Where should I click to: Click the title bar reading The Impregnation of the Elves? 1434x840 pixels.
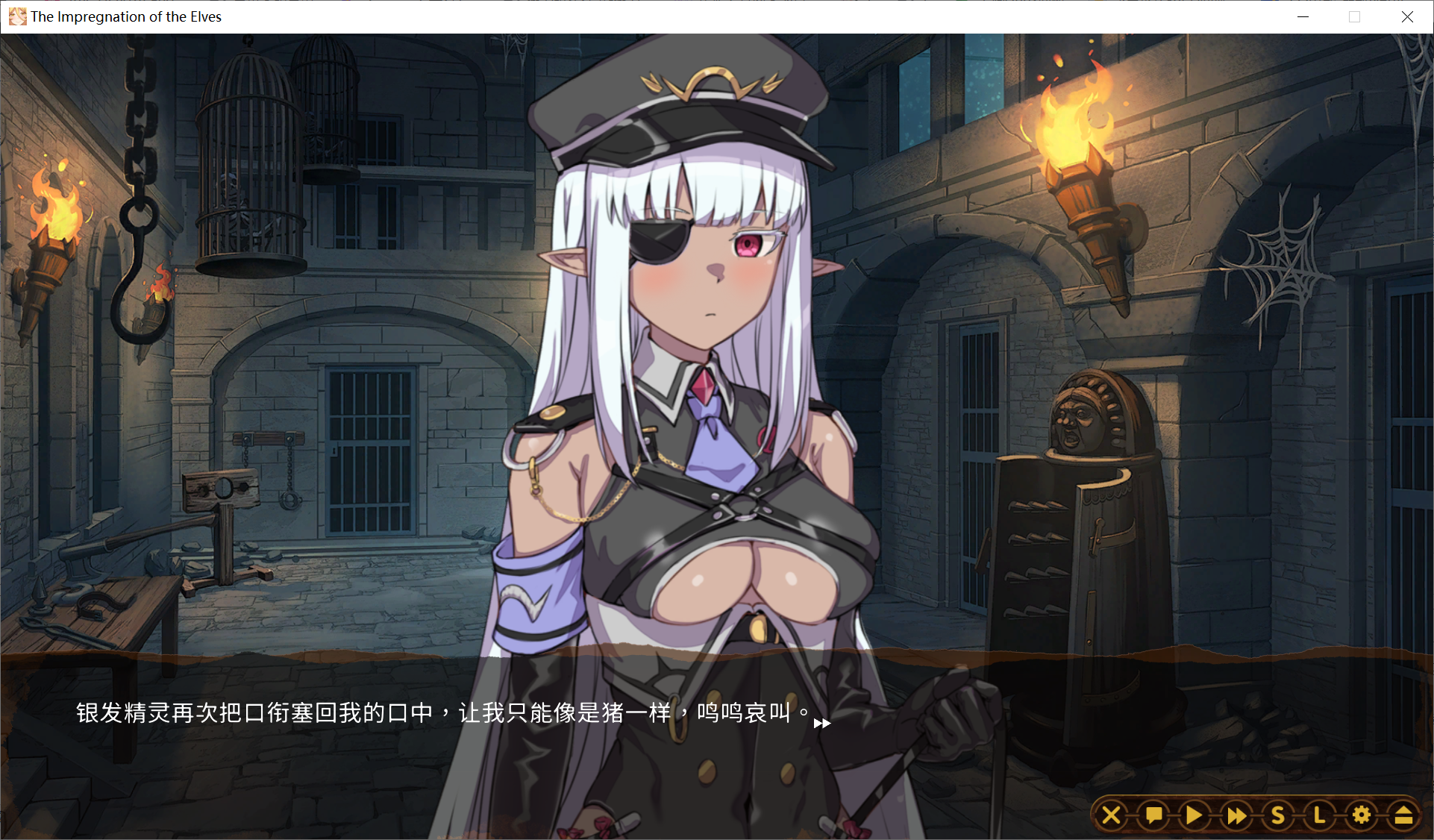click(x=124, y=16)
